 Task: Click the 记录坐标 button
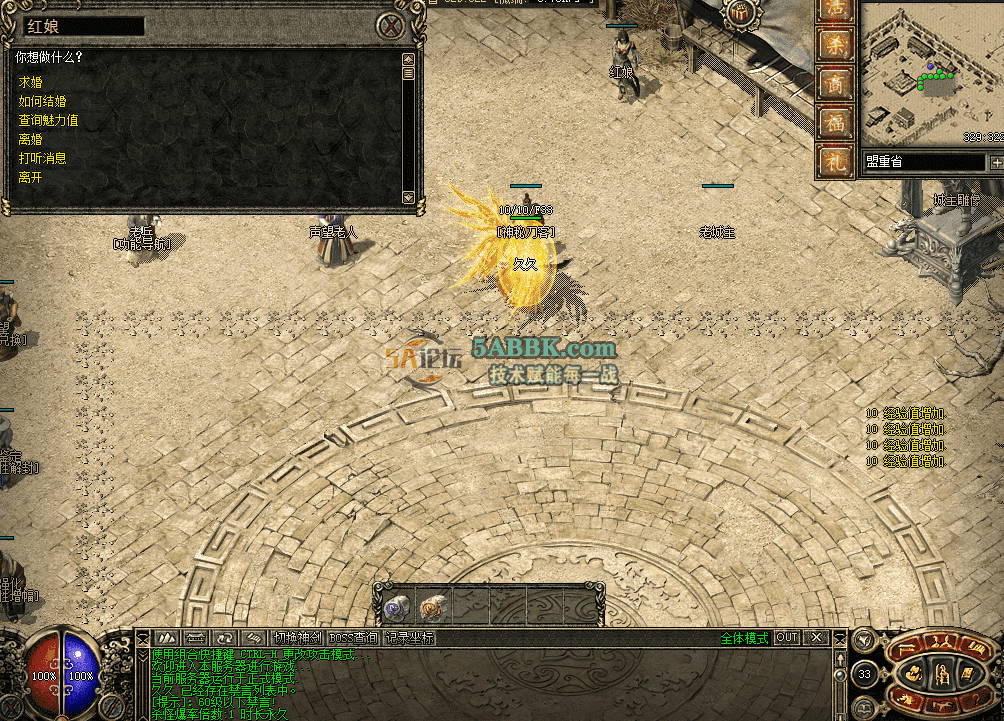point(410,638)
